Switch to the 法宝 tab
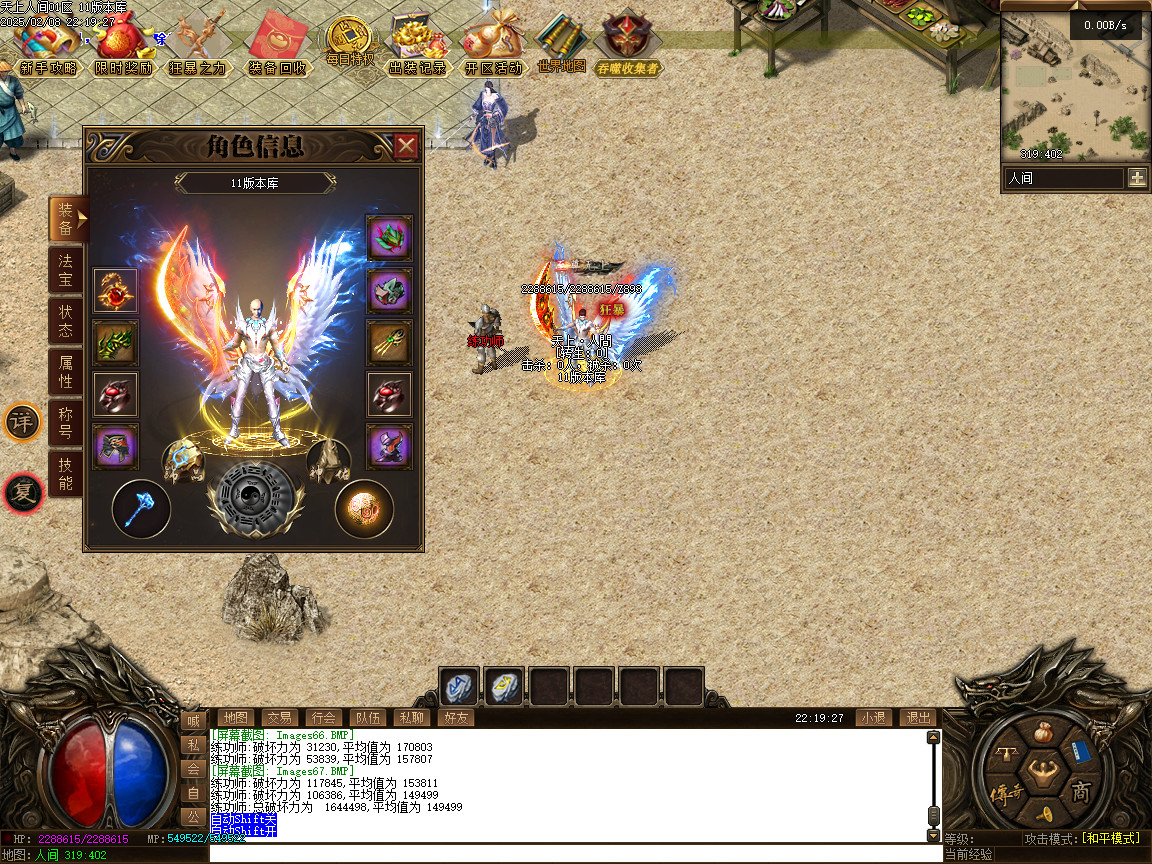 [65, 270]
